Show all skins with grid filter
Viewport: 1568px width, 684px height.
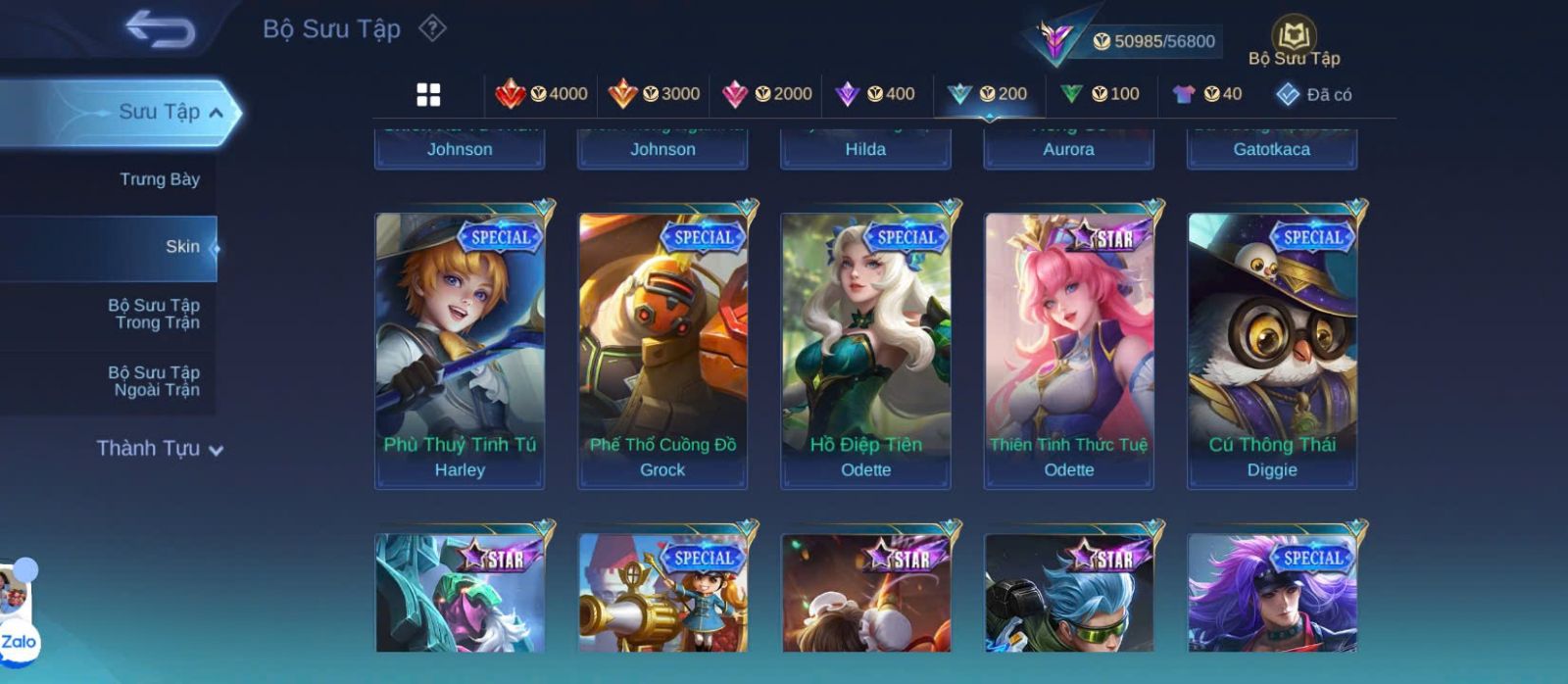click(x=428, y=94)
